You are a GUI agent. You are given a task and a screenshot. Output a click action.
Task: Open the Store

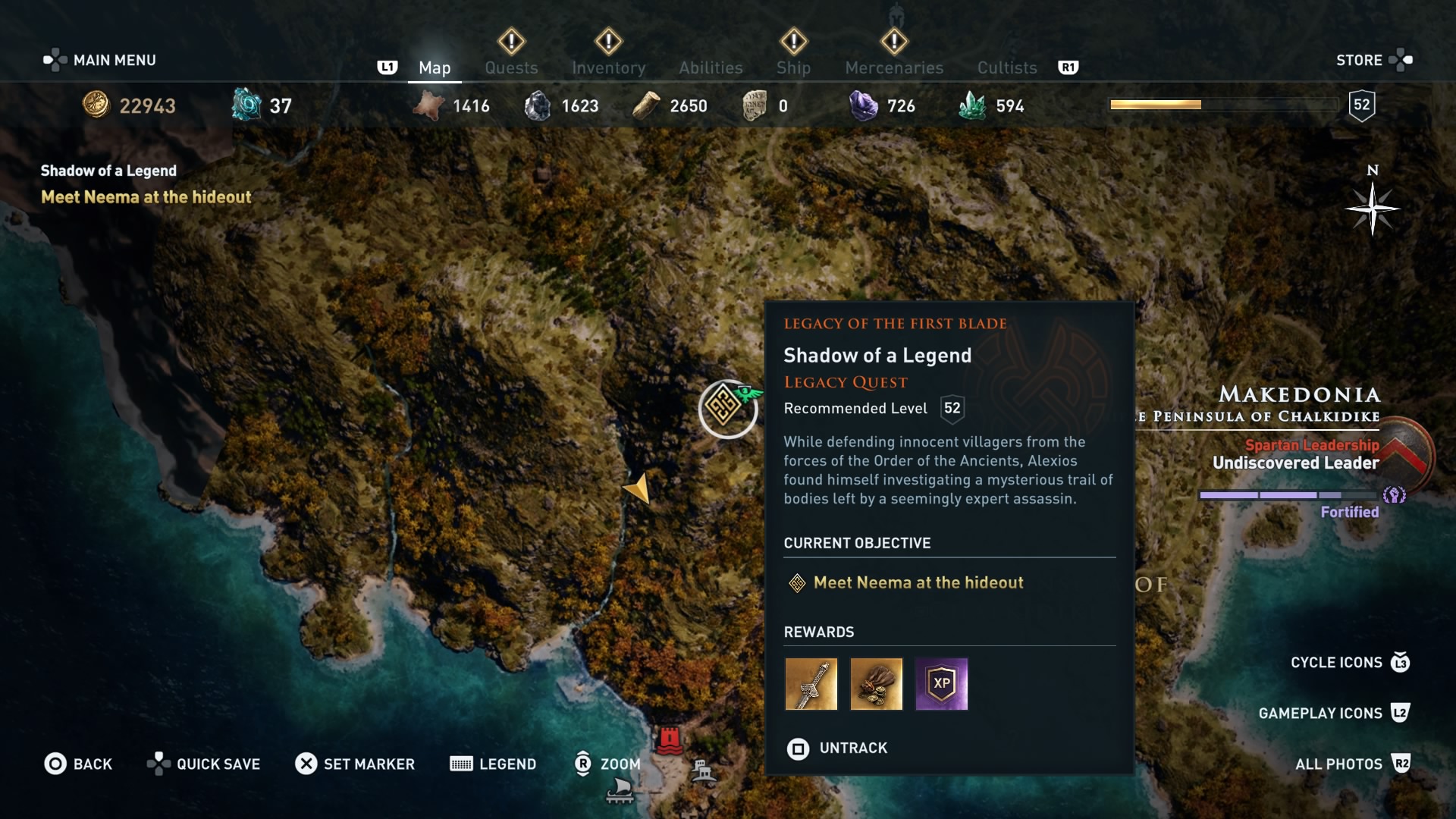(x=1360, y=60)
